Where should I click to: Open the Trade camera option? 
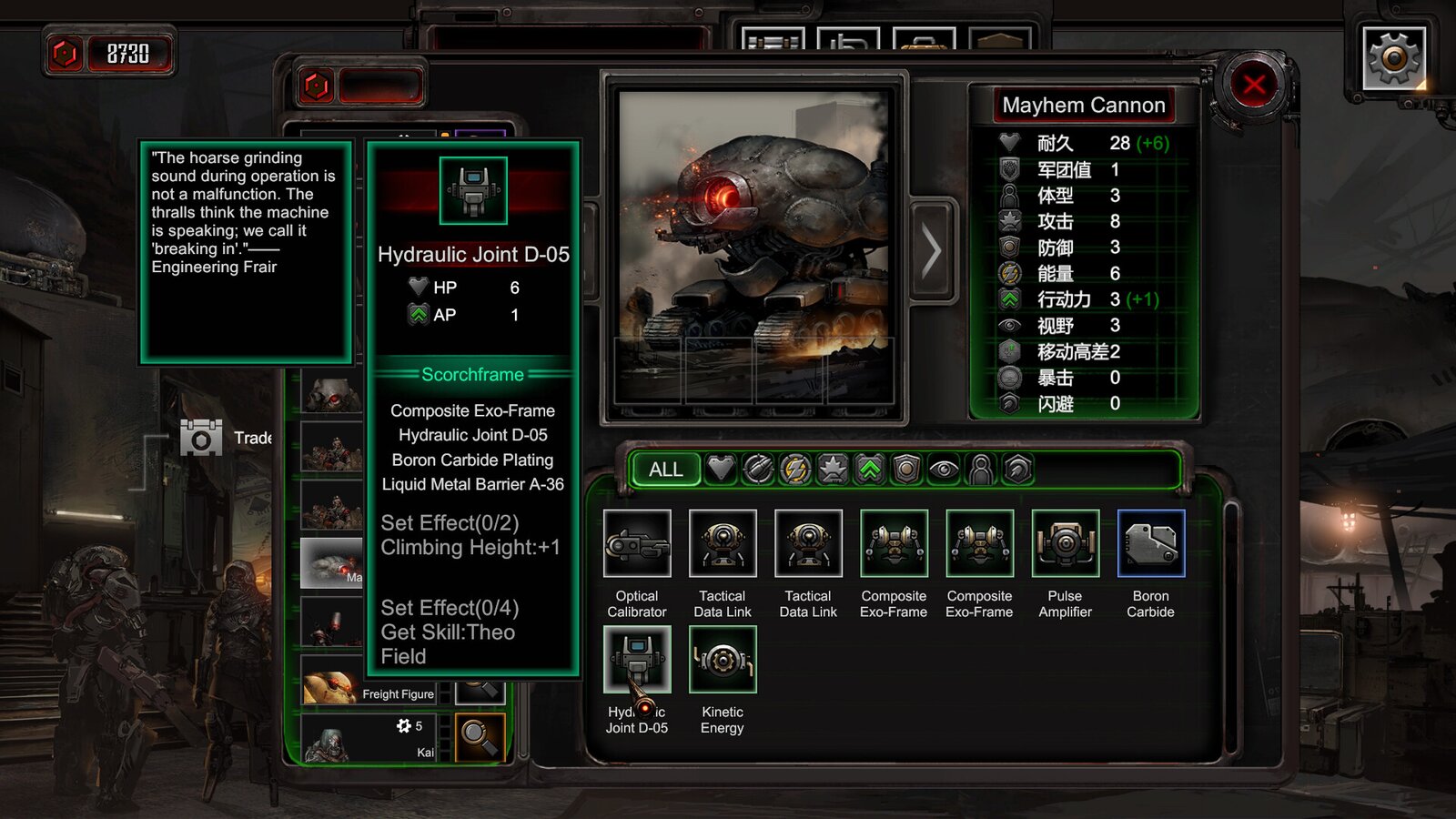pyautogui.click(x=202, y=438)
